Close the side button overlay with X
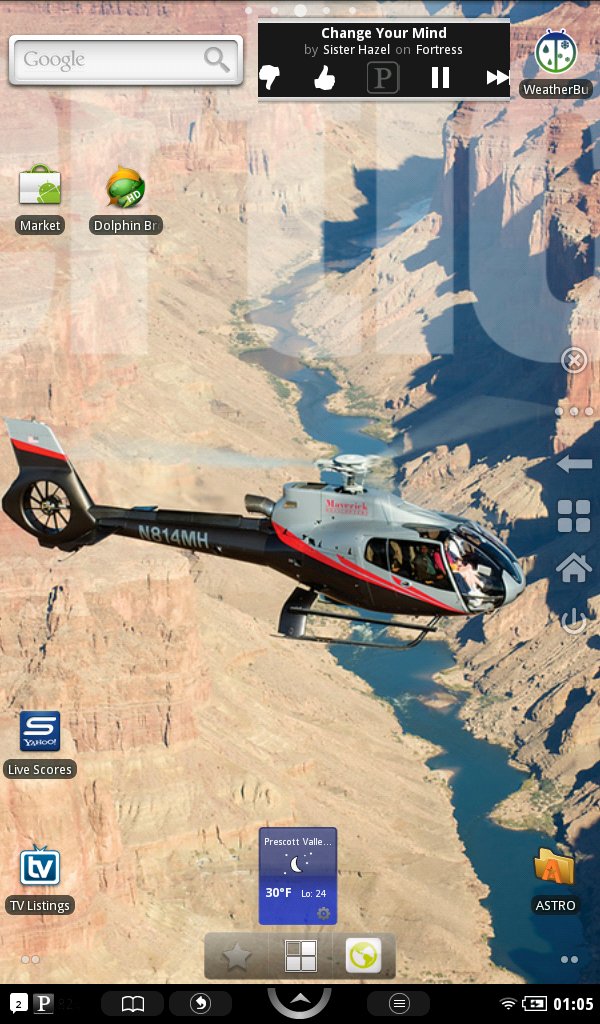 tap(574, 360)
